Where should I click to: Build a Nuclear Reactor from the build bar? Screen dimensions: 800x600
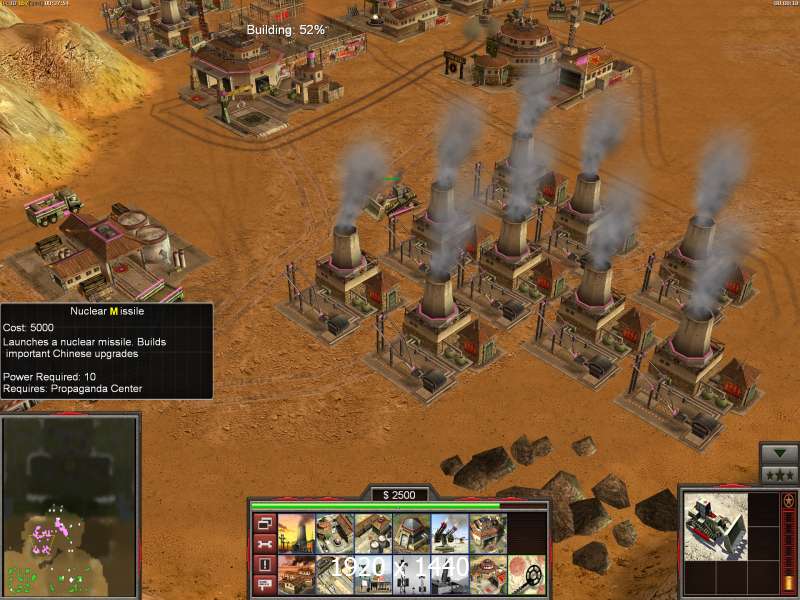296,534
